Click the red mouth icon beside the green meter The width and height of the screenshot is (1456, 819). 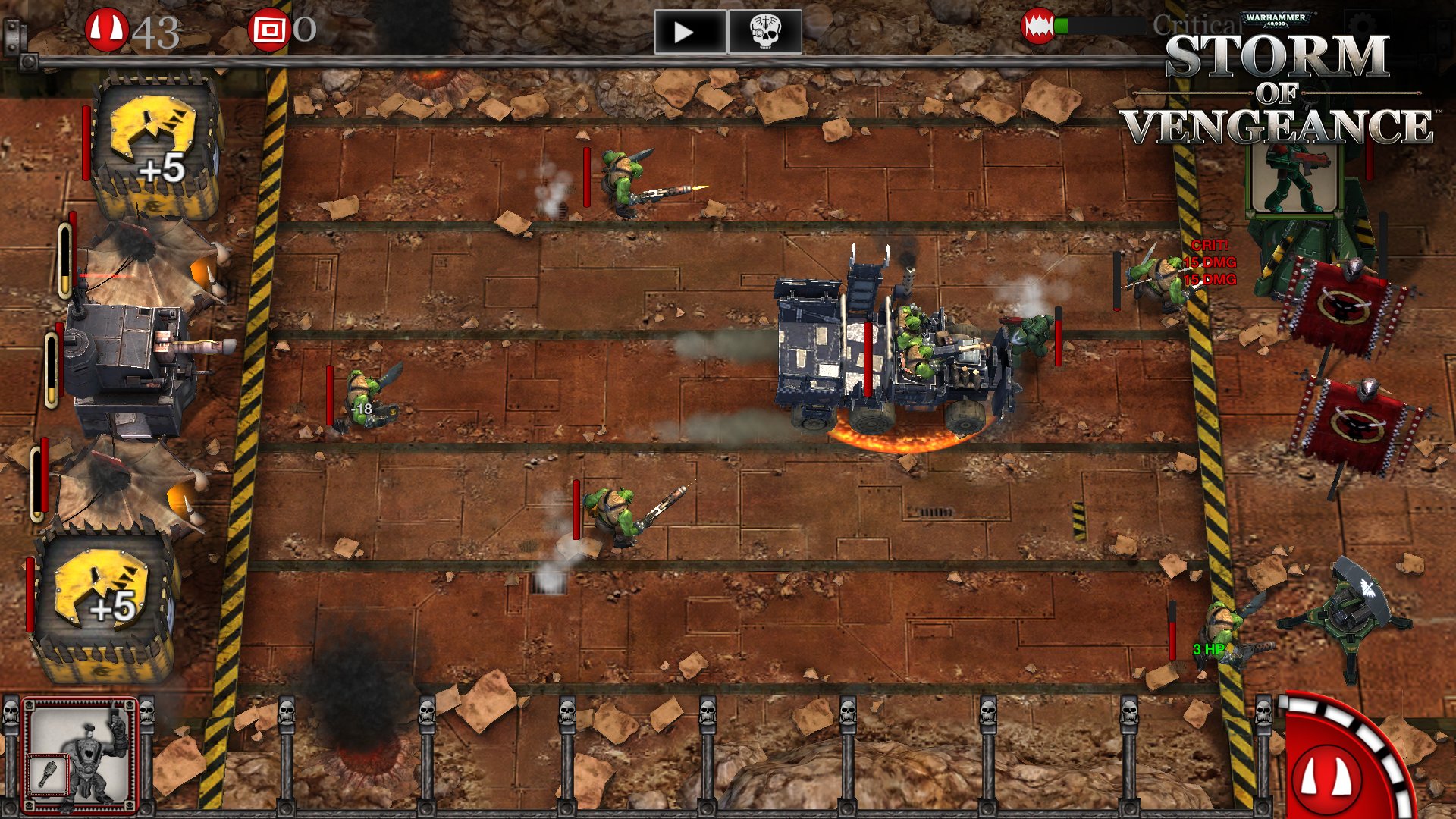tap(1039, 24)
